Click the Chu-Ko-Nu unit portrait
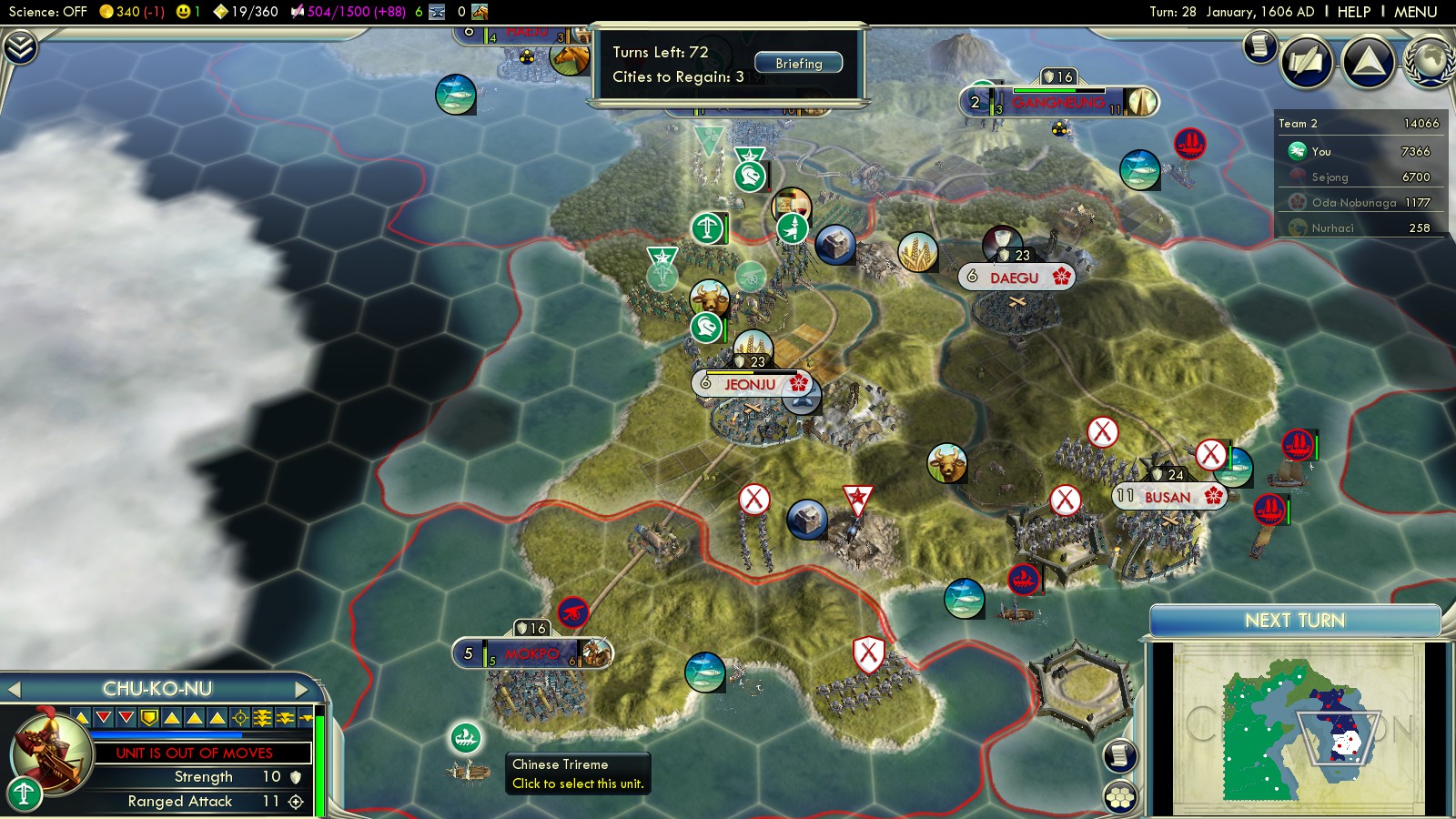 [51, 752]
